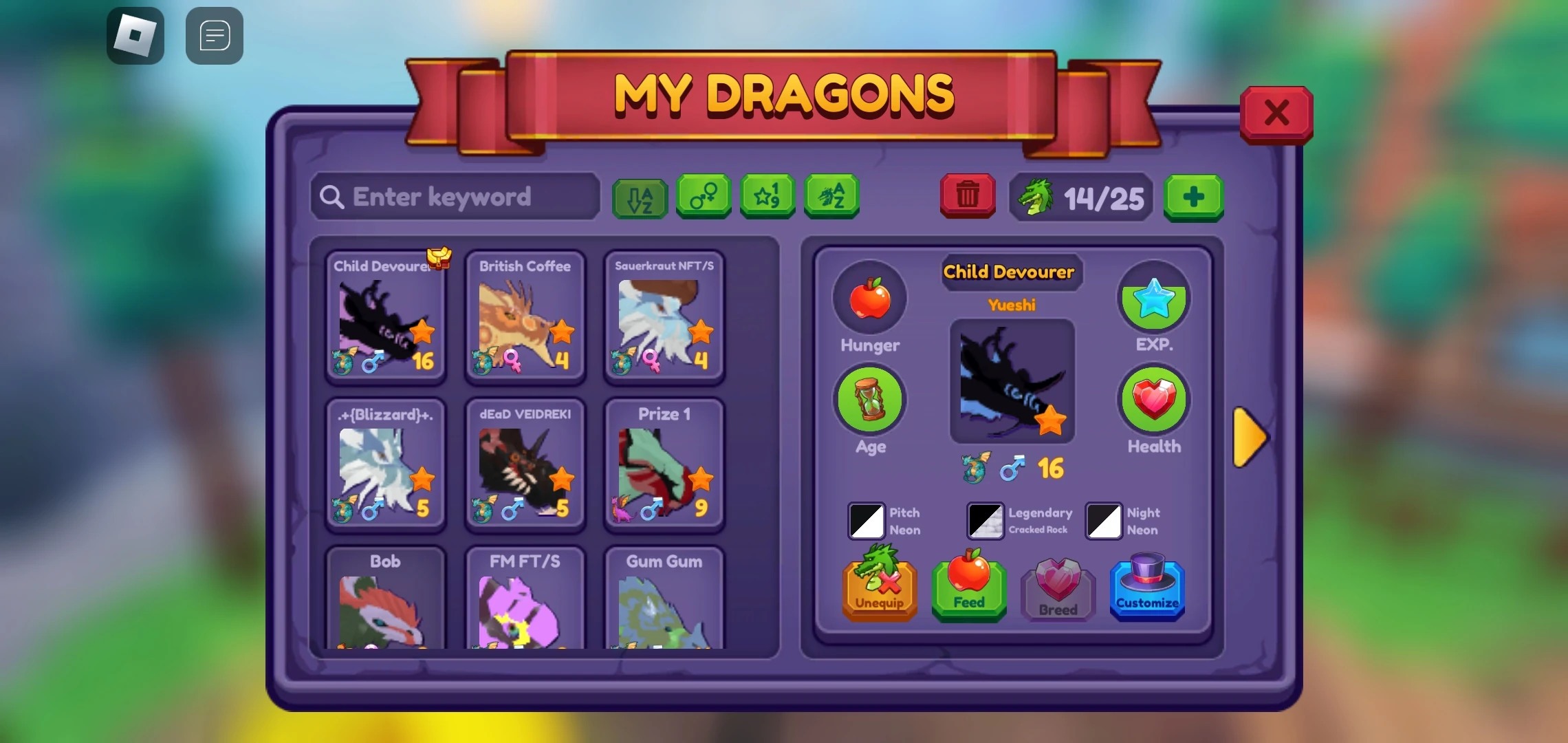Viewport: 1568px width, 743px height.
Task: Click the Age hourglass icon
Action: tap(869, 400)
